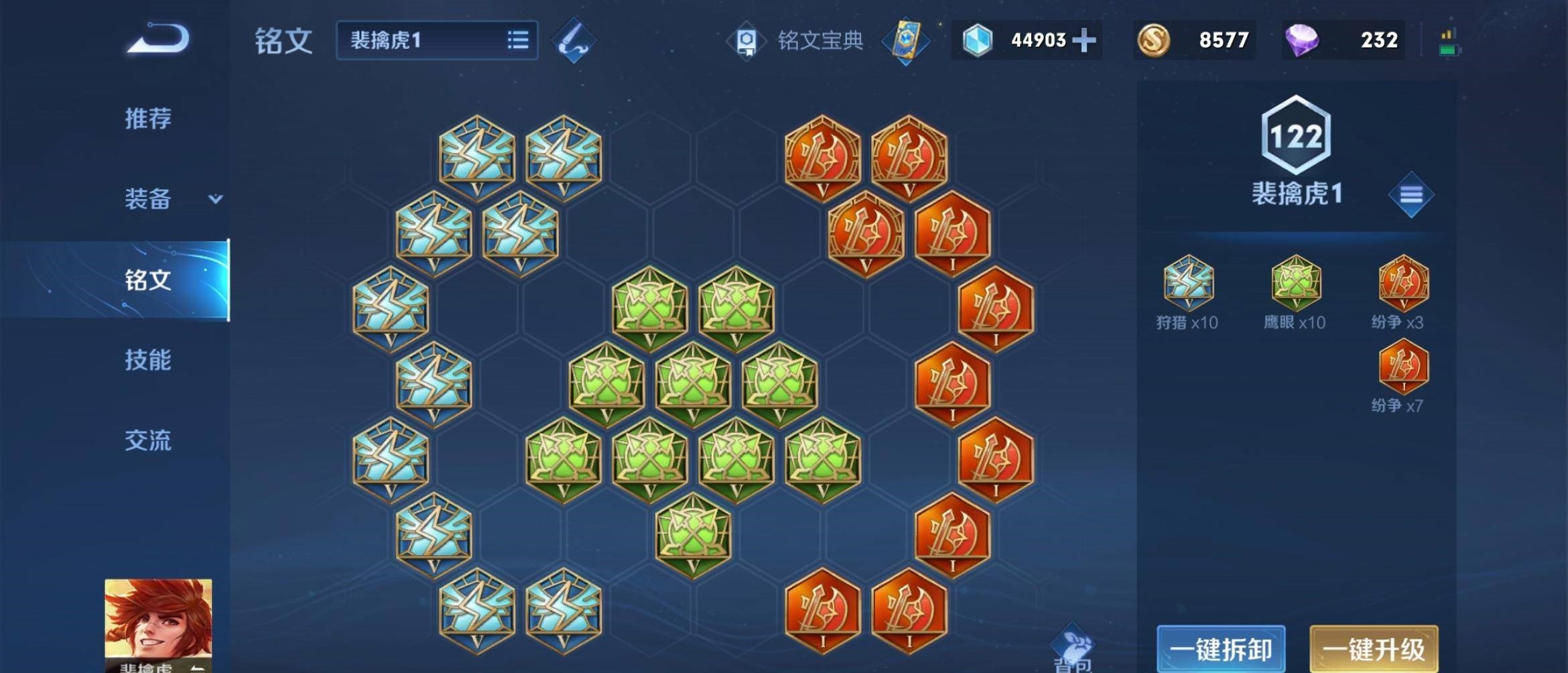The image size is (1568, 673).
Task: Click 一键拆卸 to remove all runes
Action: coord(1221,649)
